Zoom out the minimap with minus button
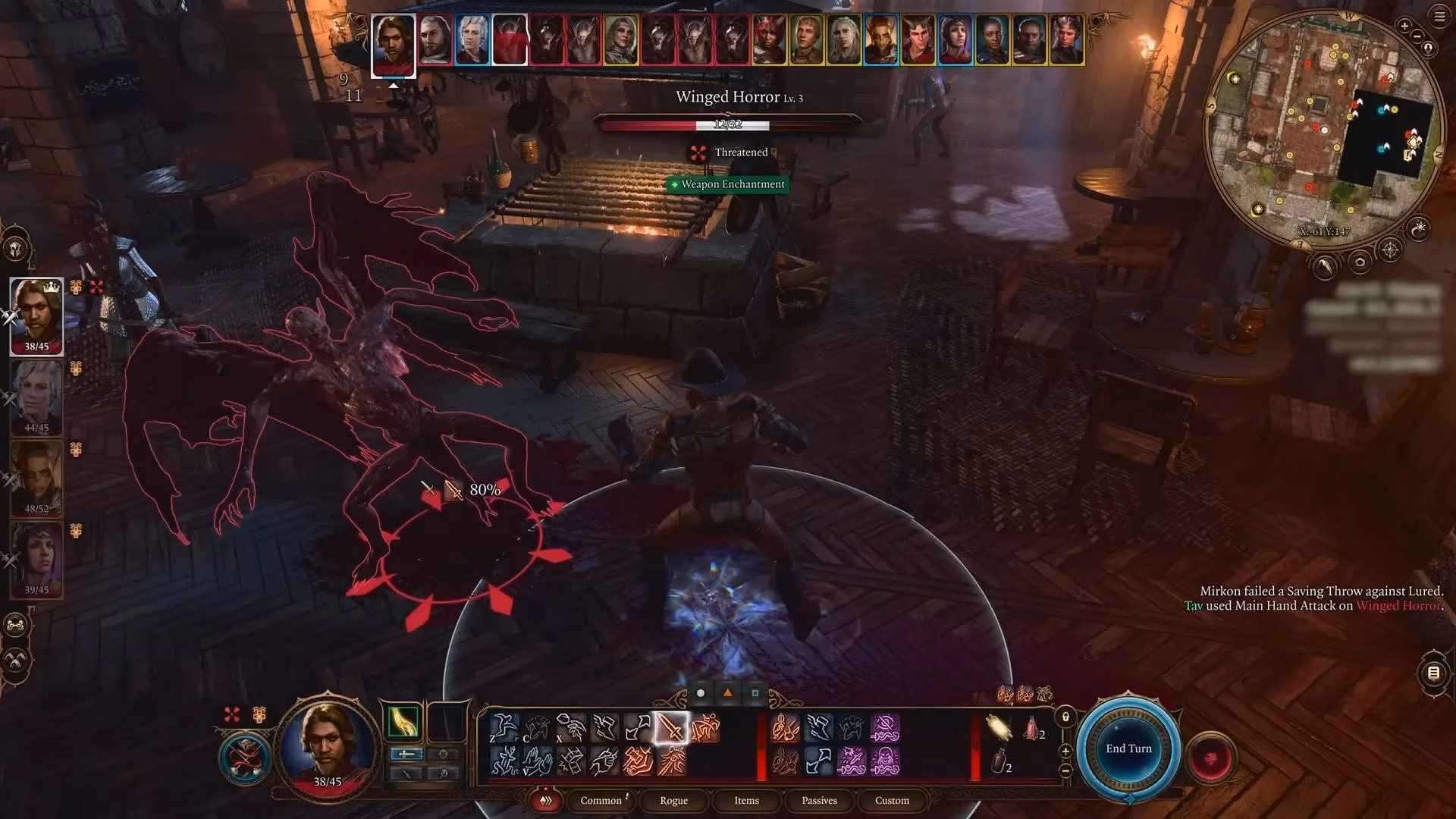 tap(1418, 36)
